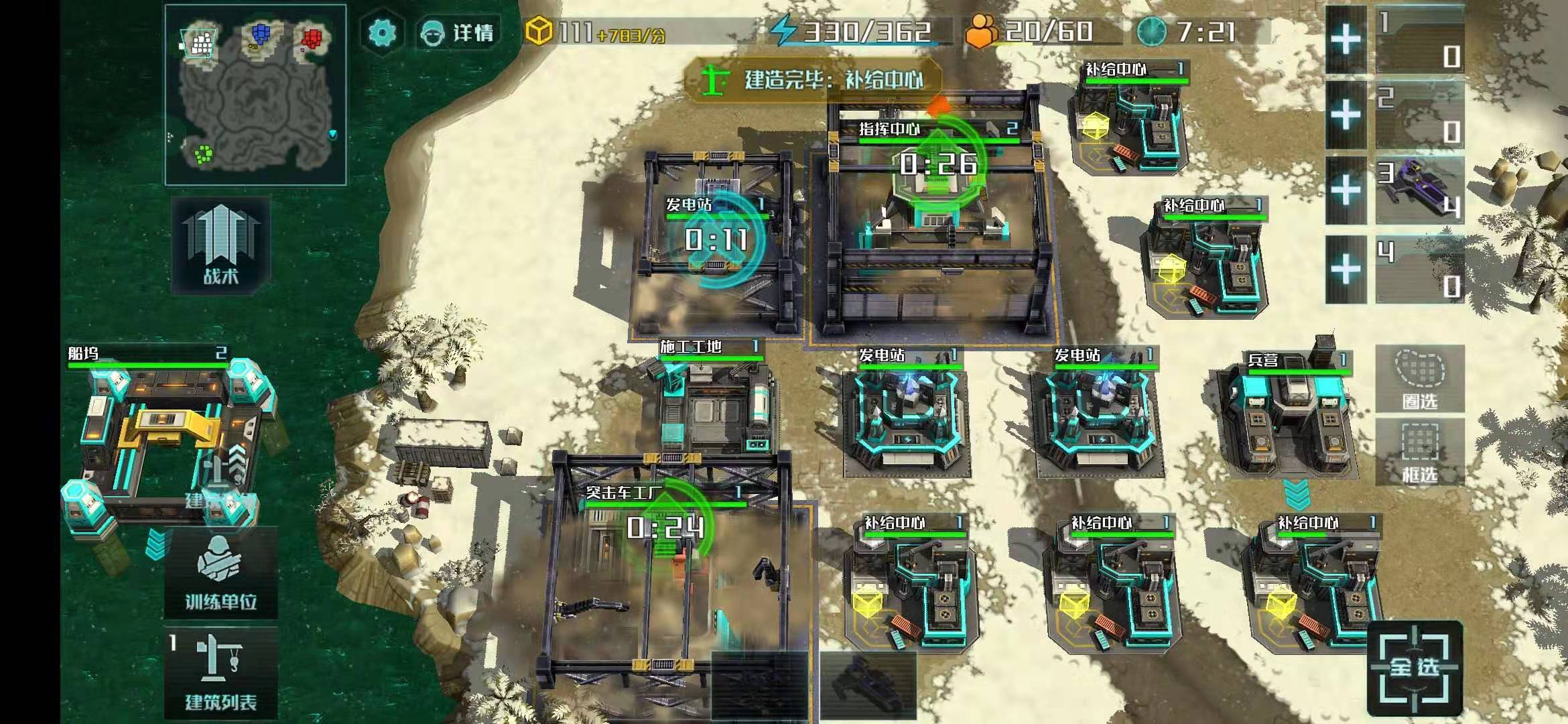Open the 战术 tactics menu
The width and height of the screenshot is (1568, 724).
(221, 245)
